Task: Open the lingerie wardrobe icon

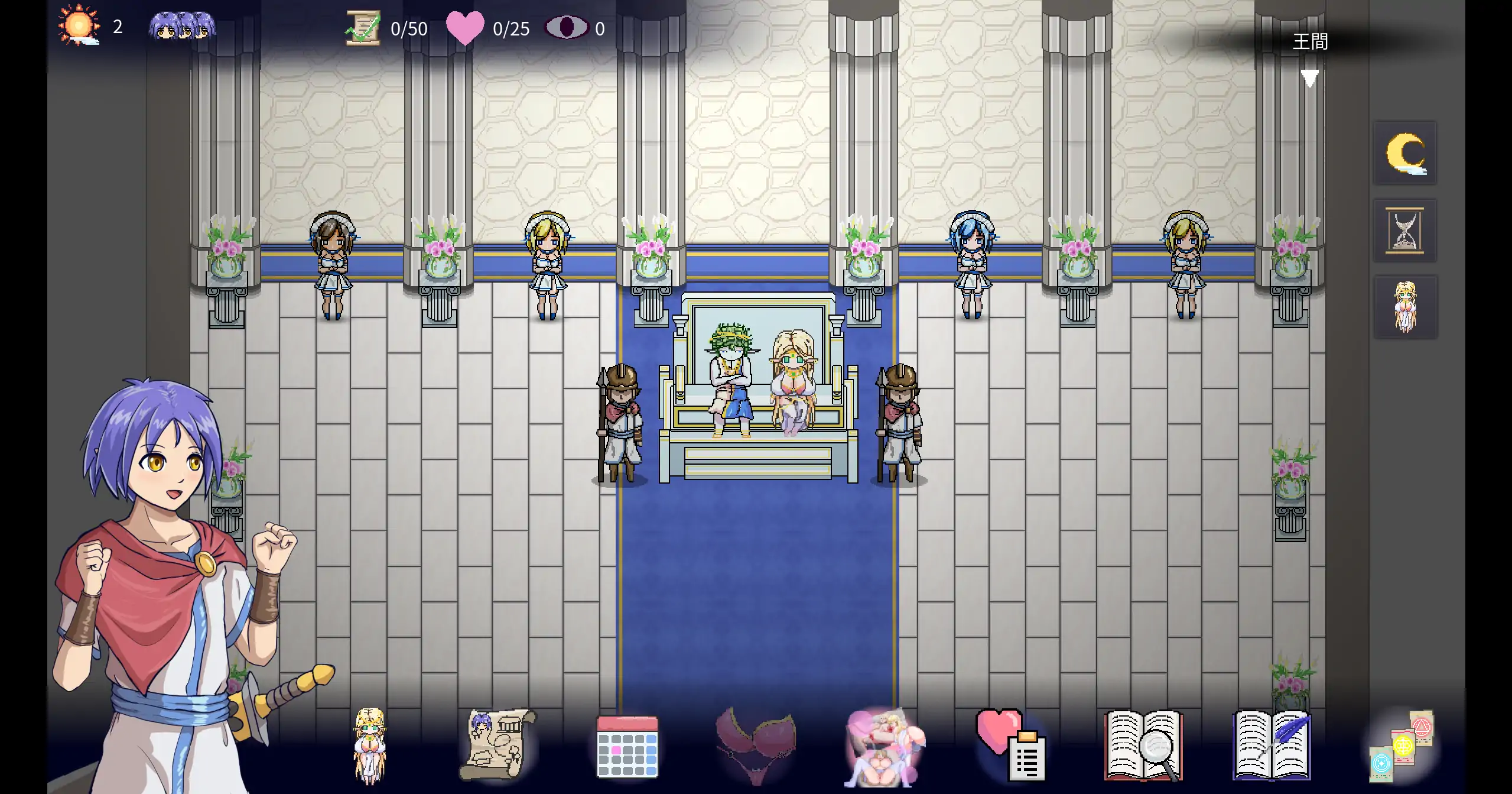Action: coord(756,746)
